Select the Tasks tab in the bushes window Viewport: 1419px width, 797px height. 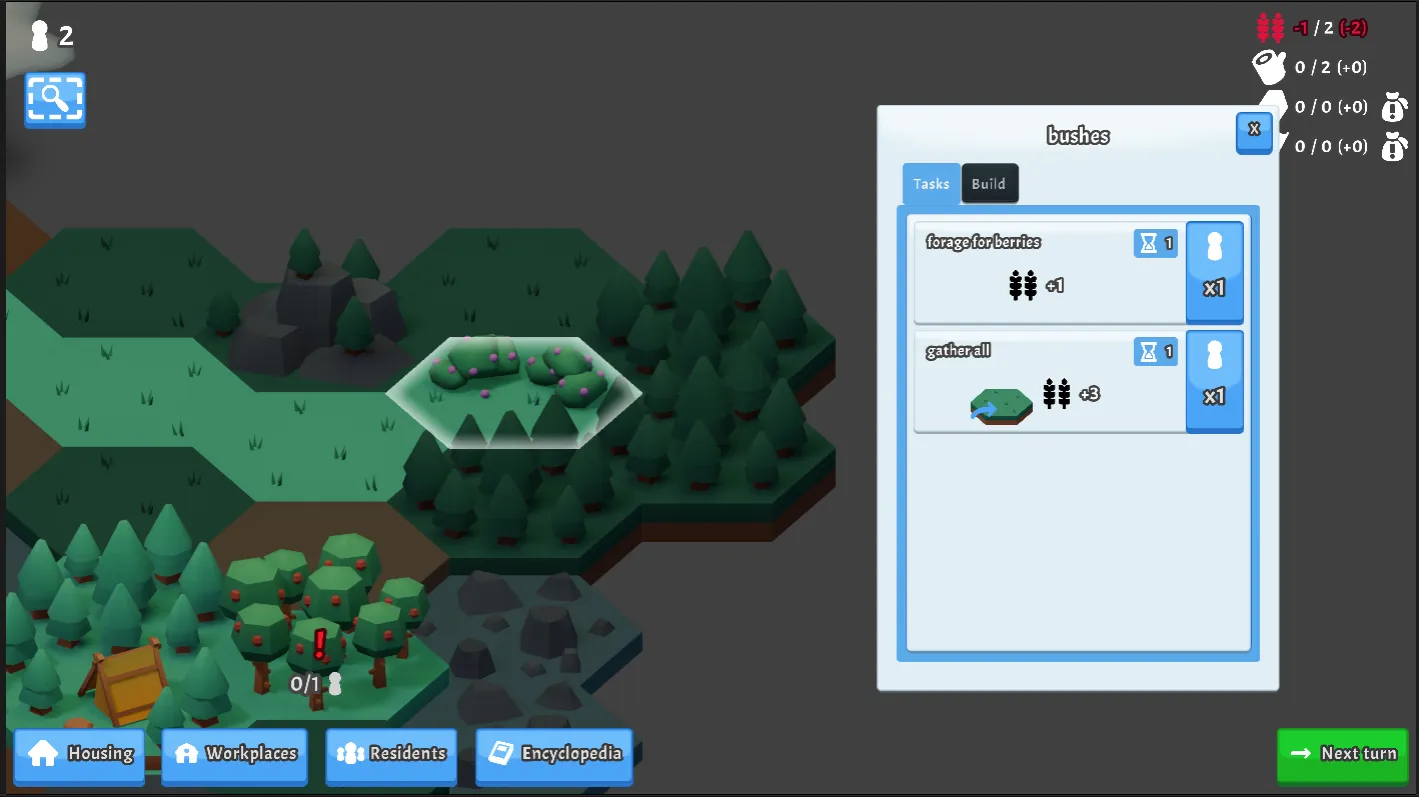[930, 183]
